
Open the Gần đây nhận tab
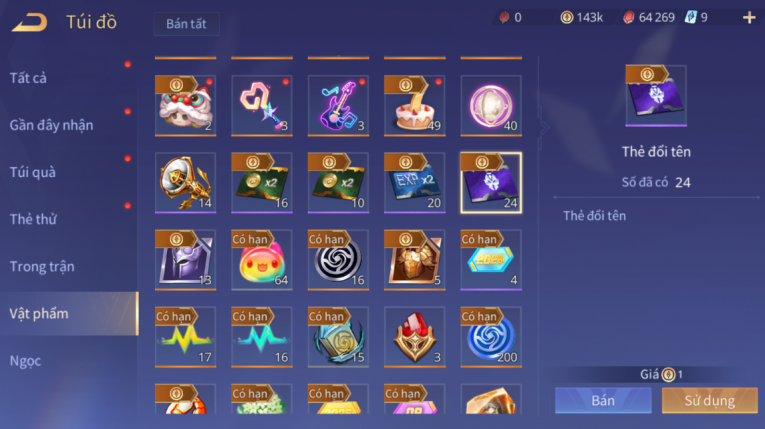51,125
